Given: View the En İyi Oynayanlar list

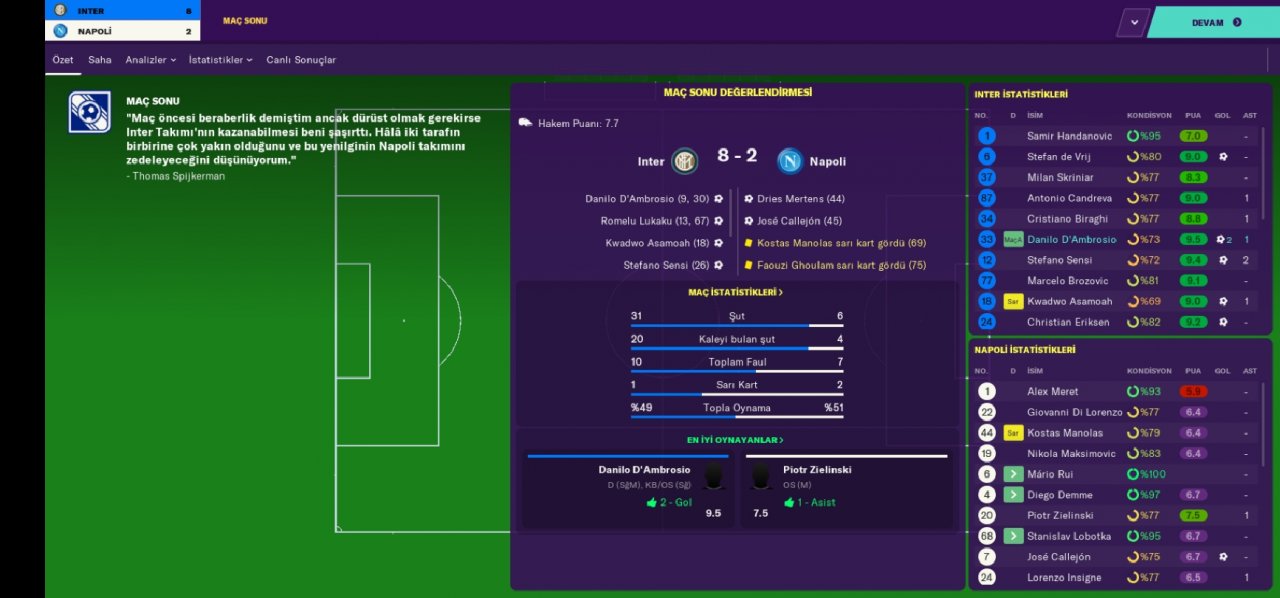Looking at the screenshot, I should (x=735, y=440).
